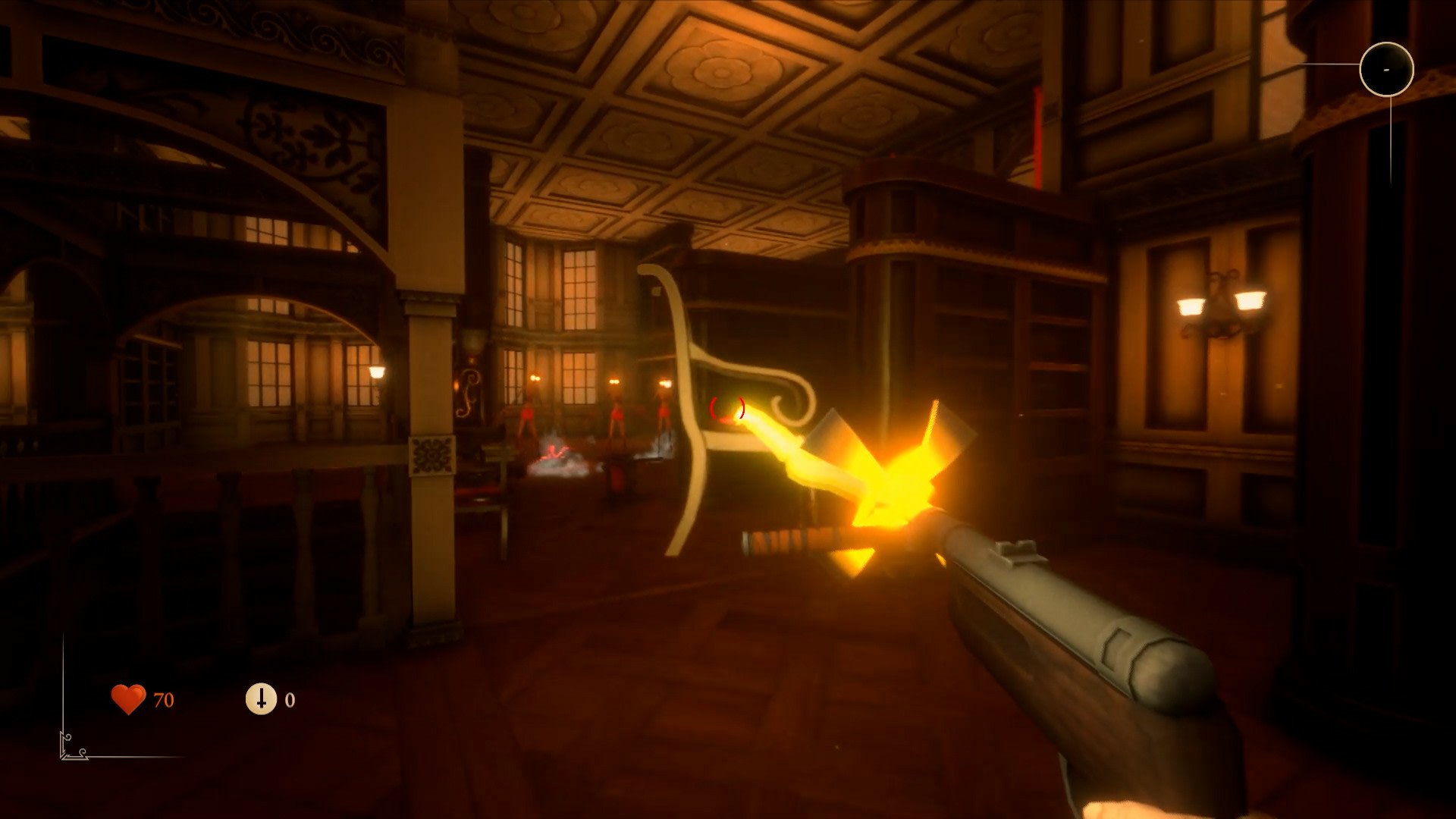Select the dagger token icon
This screenshot has height=819, width=1456.
click(261, 698)
